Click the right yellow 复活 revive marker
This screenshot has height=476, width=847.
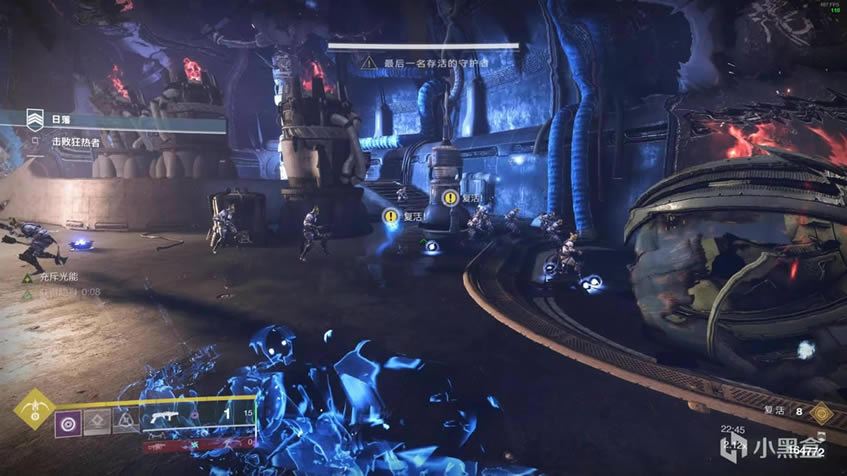click(450, 198)
